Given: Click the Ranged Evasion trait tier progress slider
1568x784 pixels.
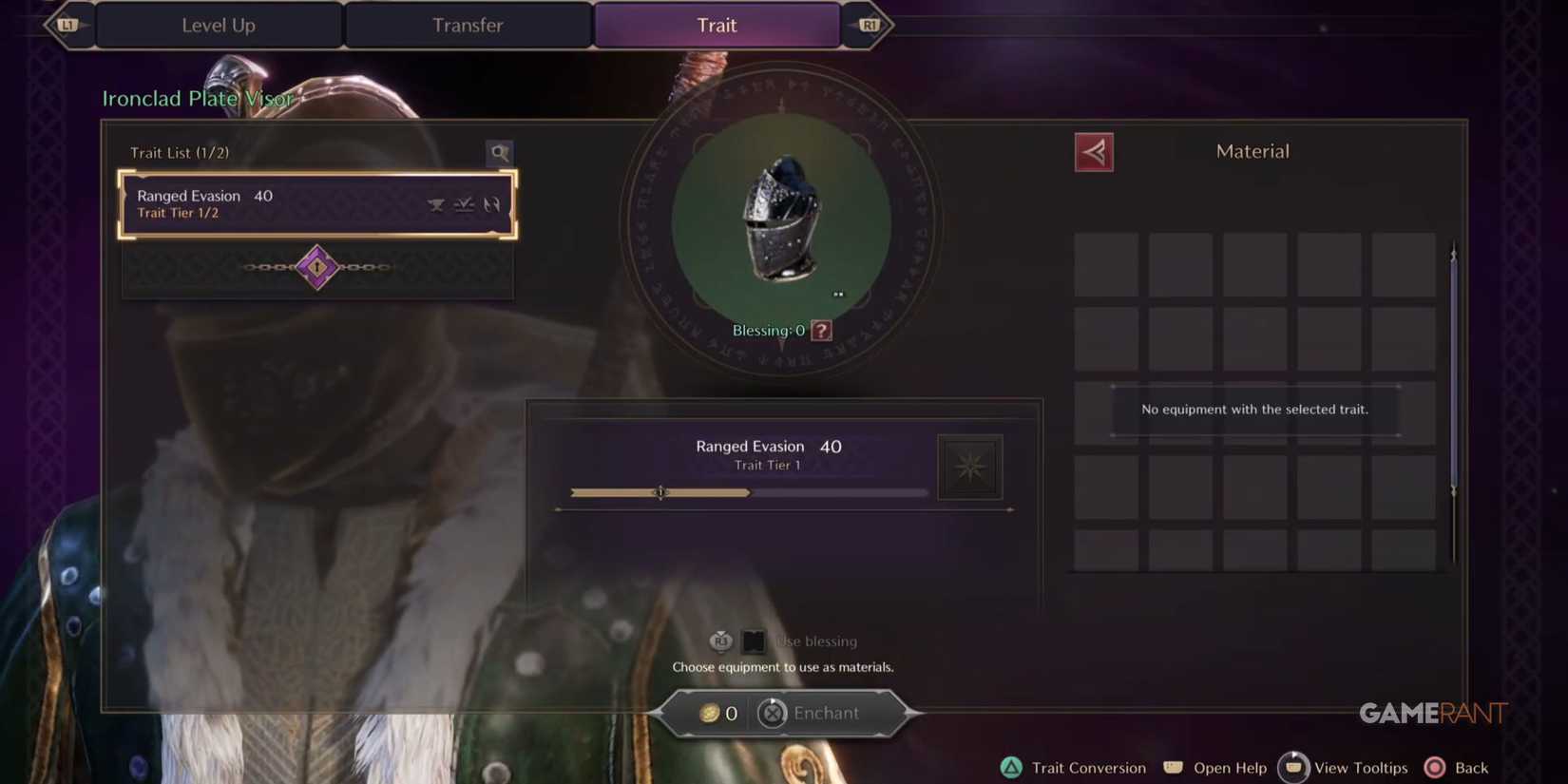Looking at the screenshot, I should [660, 492].
